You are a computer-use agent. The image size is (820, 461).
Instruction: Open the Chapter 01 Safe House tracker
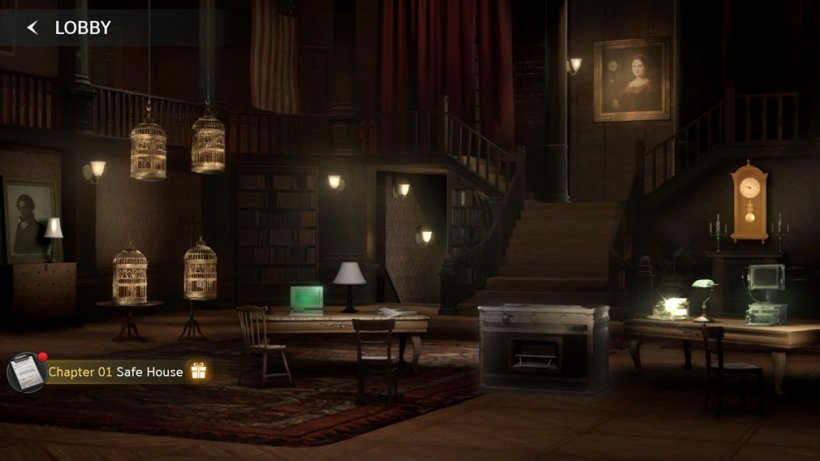tap(115, 372)
